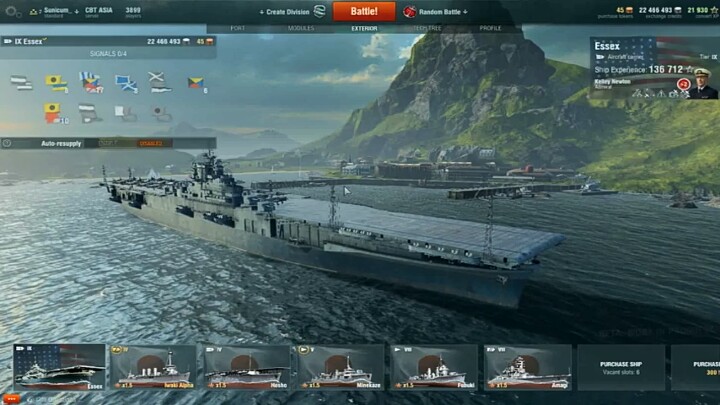Click the red Battle! button

[x=363, y=12]
